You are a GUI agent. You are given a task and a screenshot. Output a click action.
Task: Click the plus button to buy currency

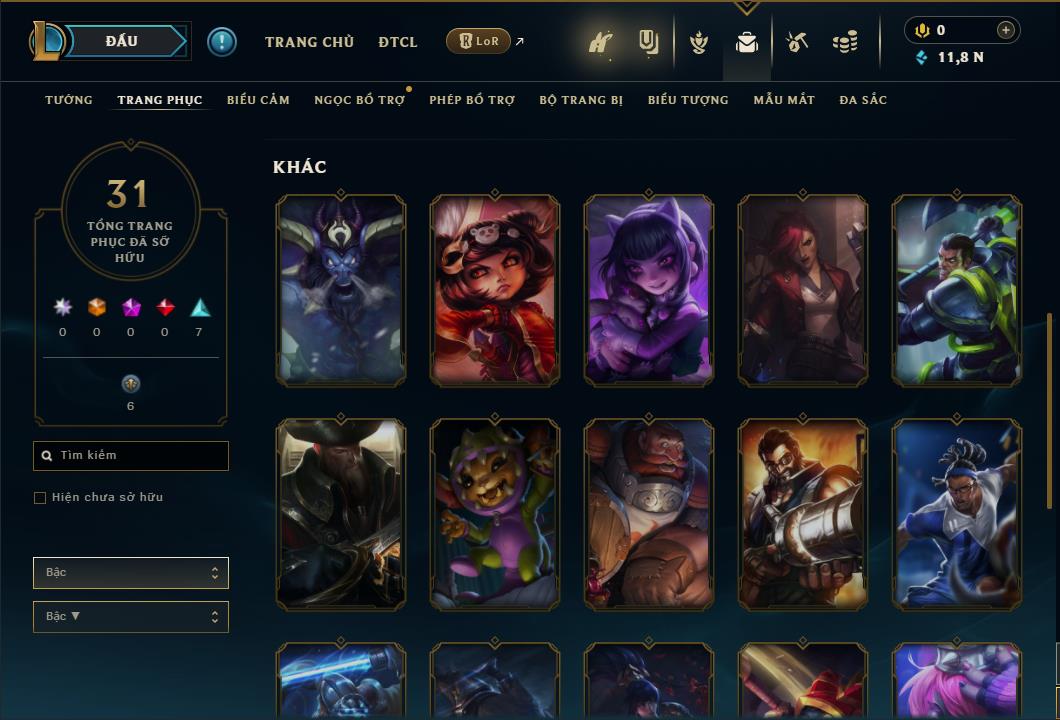click(x=1006, y=30)
